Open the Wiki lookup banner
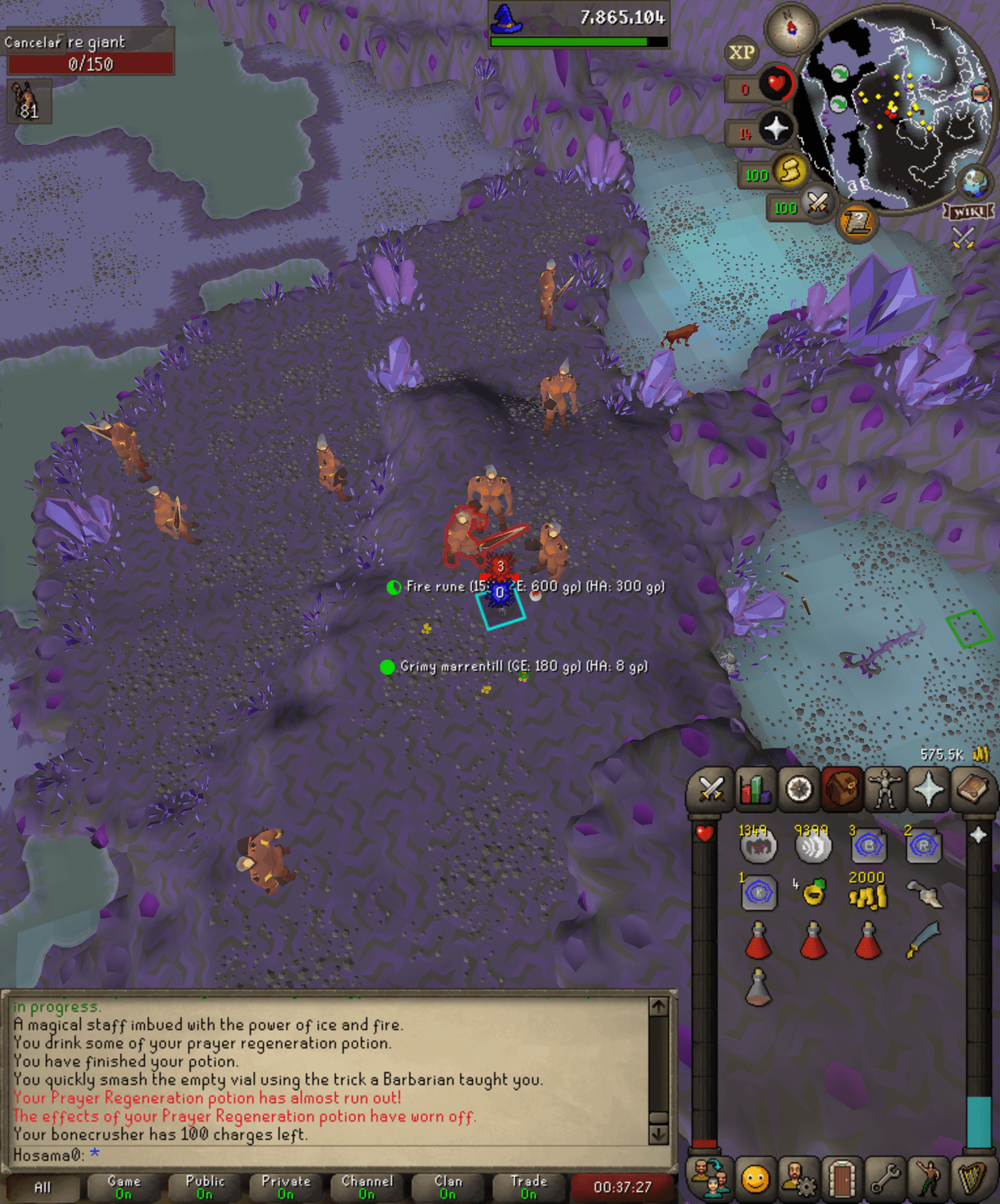The image size is (1000, 1204). tap(967, 210)
